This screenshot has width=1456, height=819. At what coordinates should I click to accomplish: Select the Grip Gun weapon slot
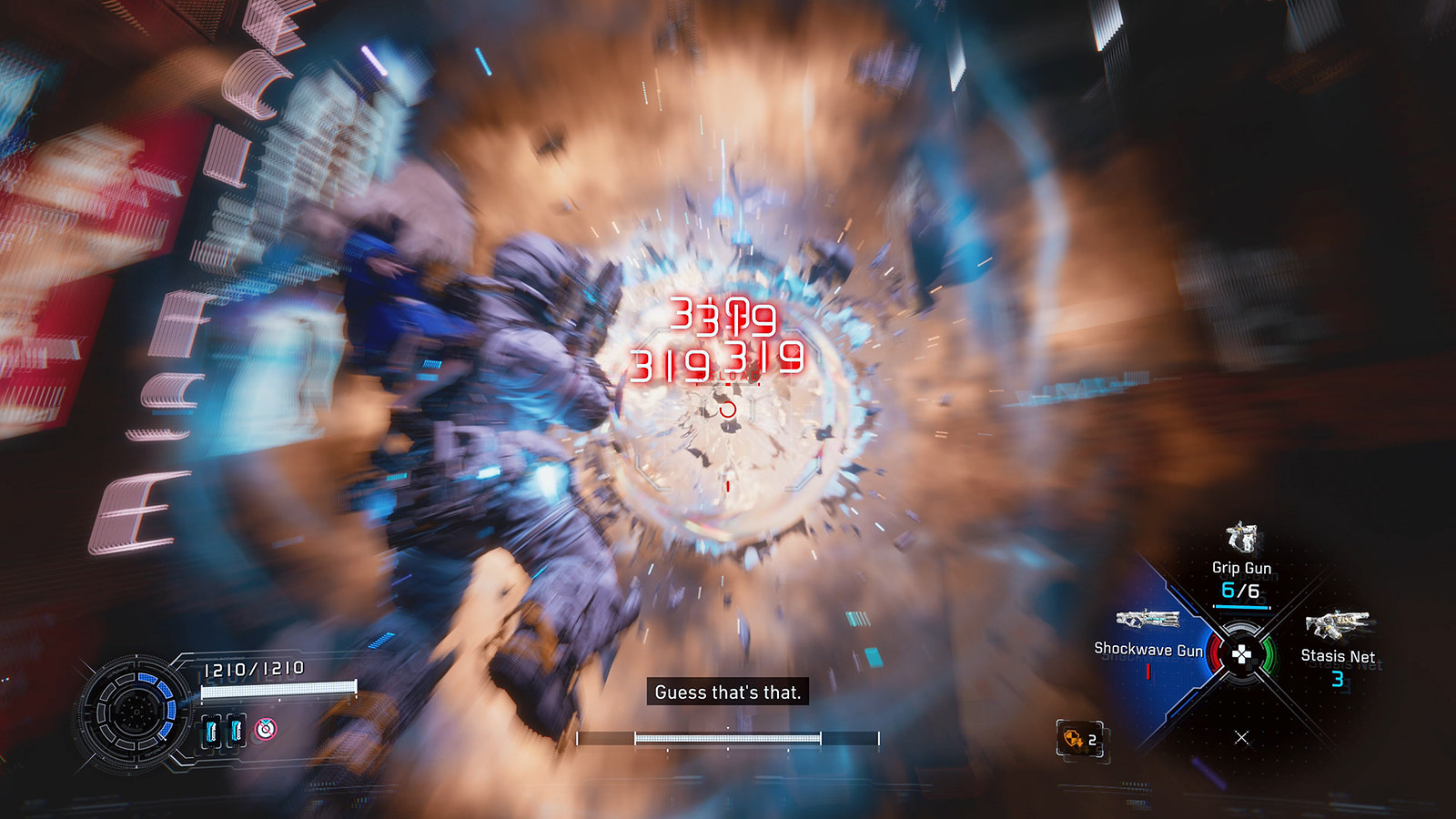[1241, 566]
